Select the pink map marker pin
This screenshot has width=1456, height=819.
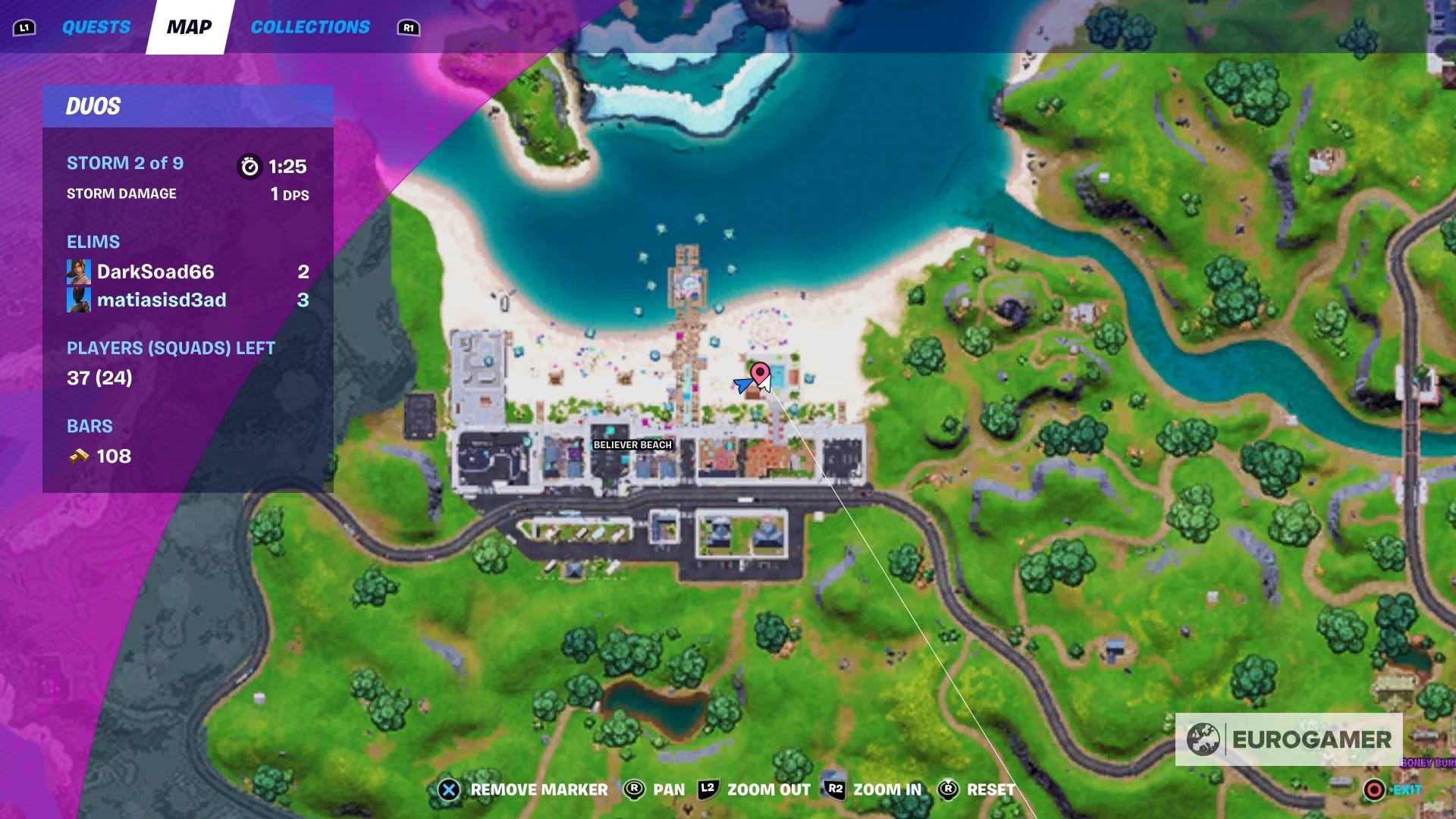click(x=761, y=373)
